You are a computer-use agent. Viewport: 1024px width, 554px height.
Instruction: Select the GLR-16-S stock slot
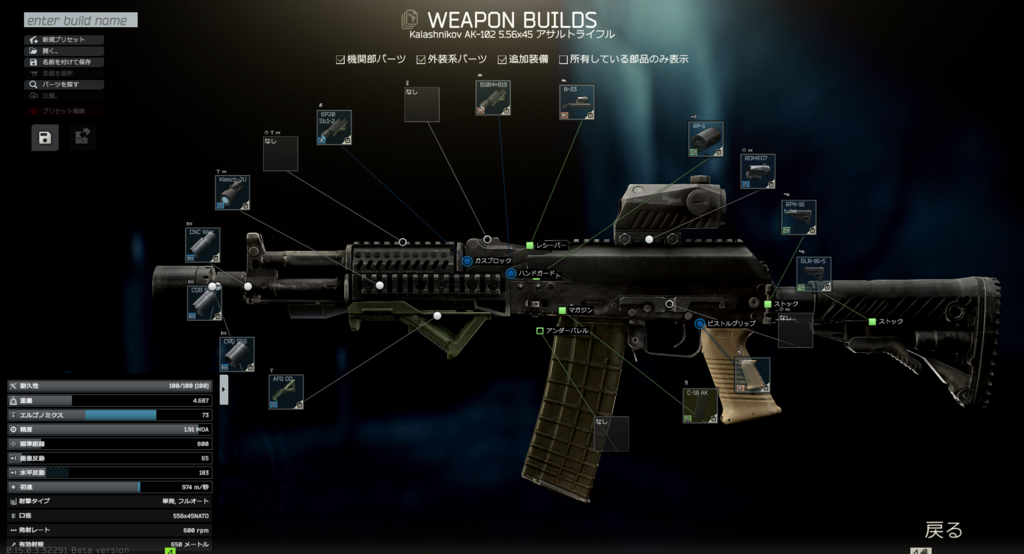[814, 274]
